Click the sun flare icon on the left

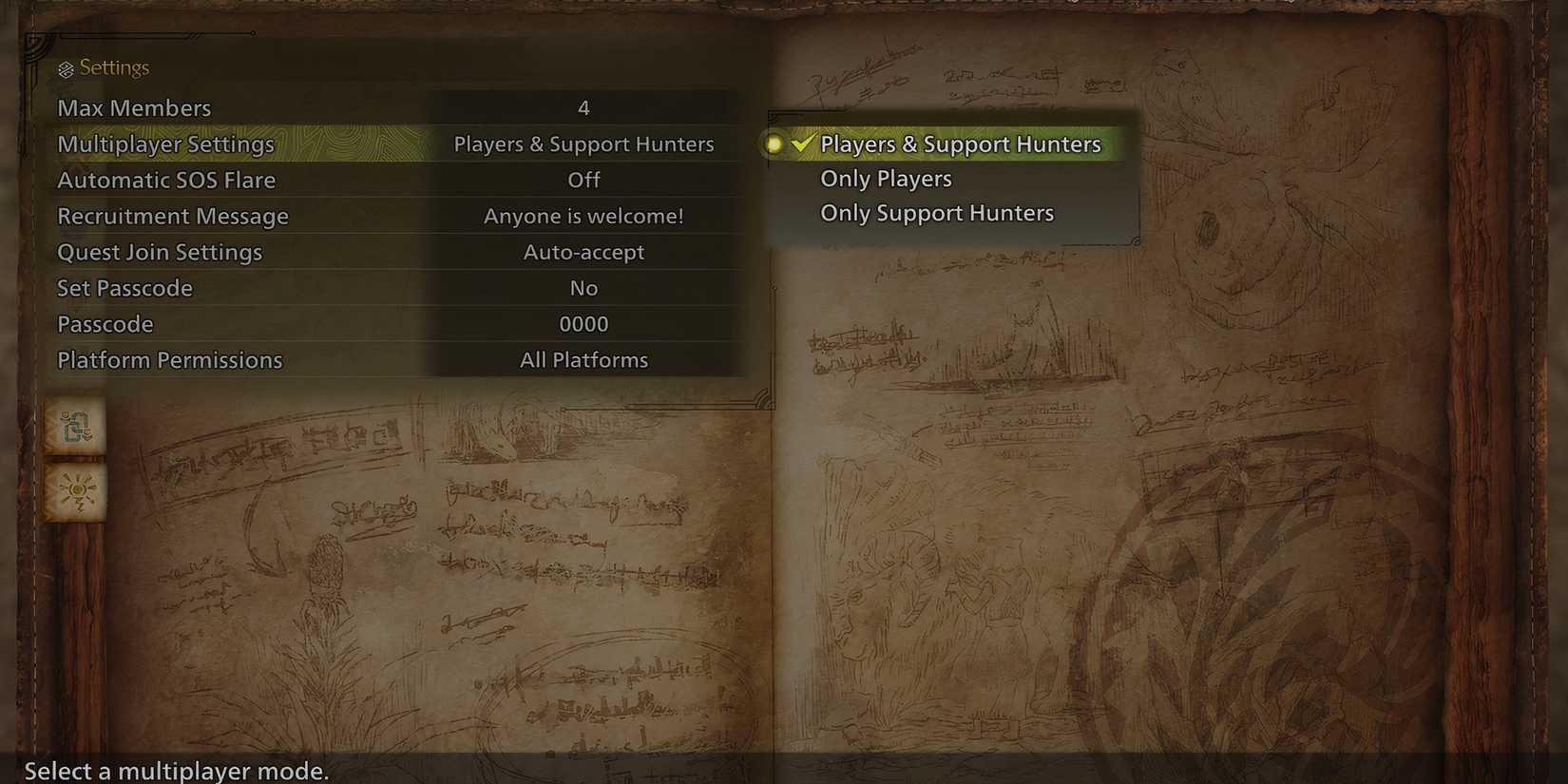tap(74, 489)
